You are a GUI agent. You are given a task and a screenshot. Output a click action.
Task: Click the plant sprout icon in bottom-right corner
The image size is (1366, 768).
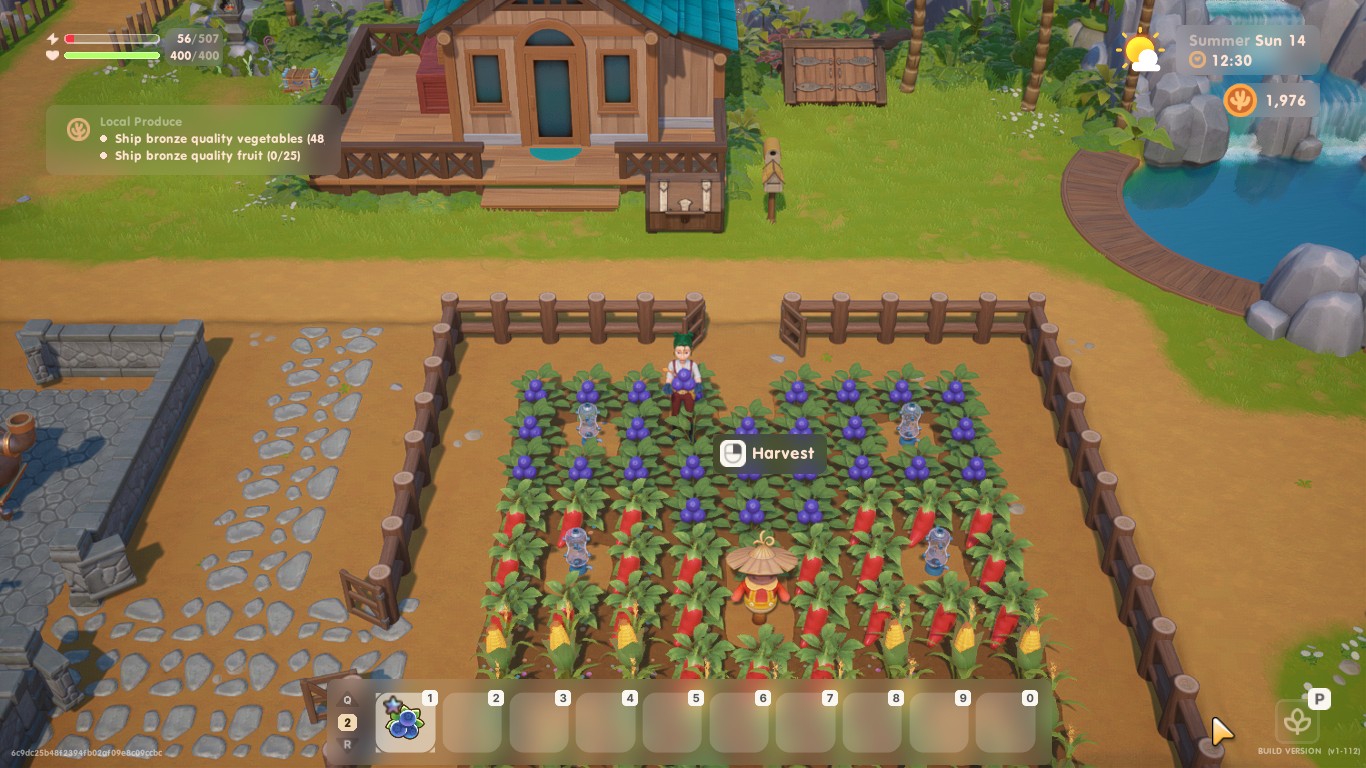pyautogui.click(x=1297, y=720)
